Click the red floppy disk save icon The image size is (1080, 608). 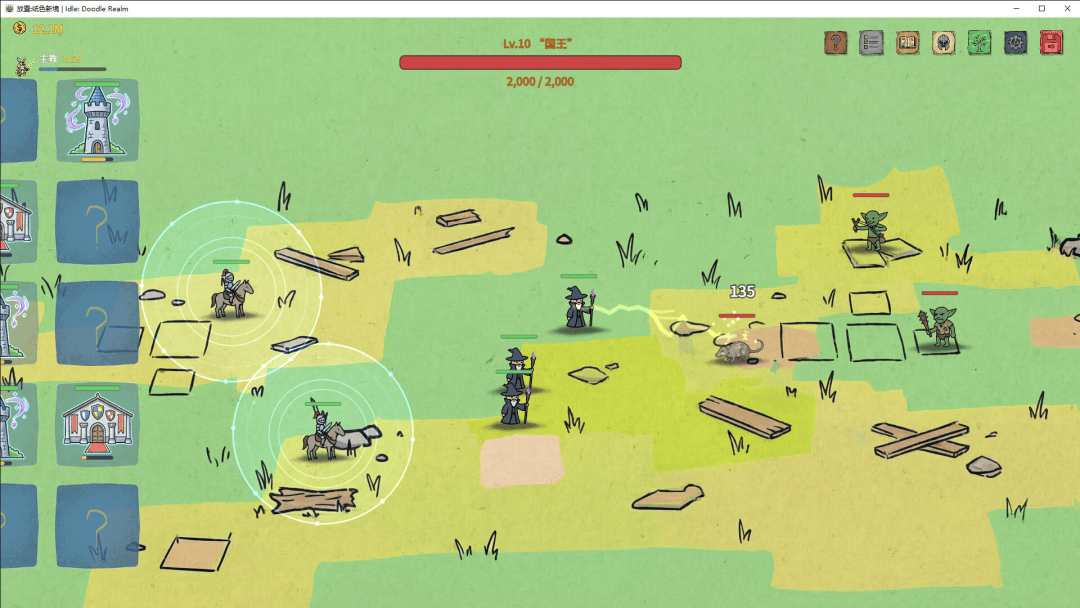1051,43
